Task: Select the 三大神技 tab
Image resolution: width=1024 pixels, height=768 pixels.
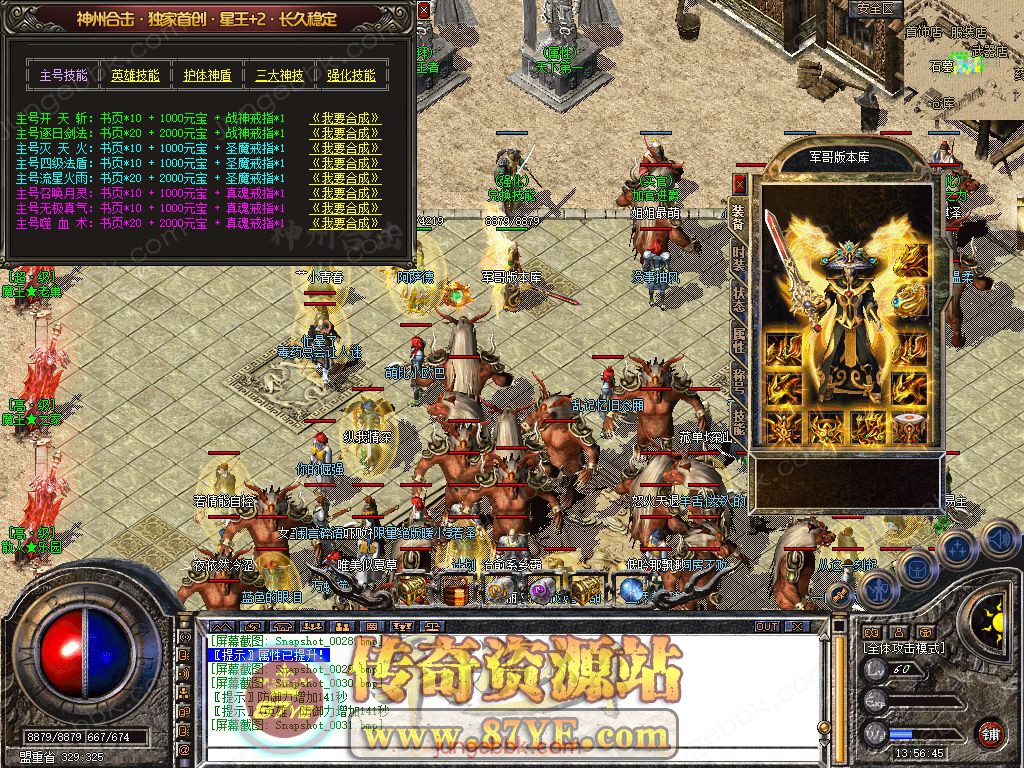Action: click(x=279, y=75)
